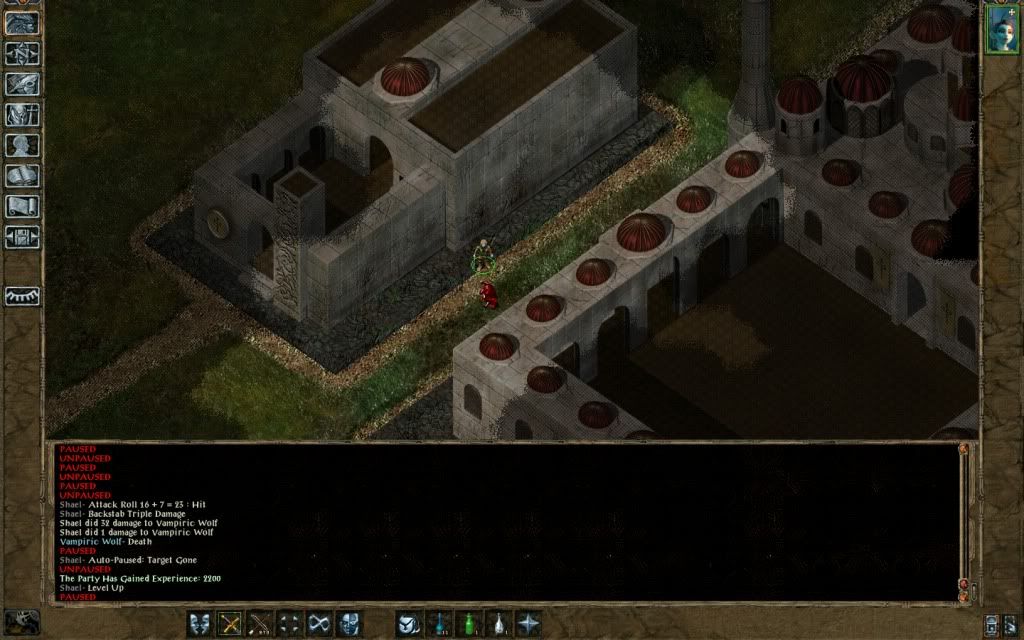Select the crossed swords weapon slot
The height and width of the screenshot is (640, 1024).
(x=231, y=623)
